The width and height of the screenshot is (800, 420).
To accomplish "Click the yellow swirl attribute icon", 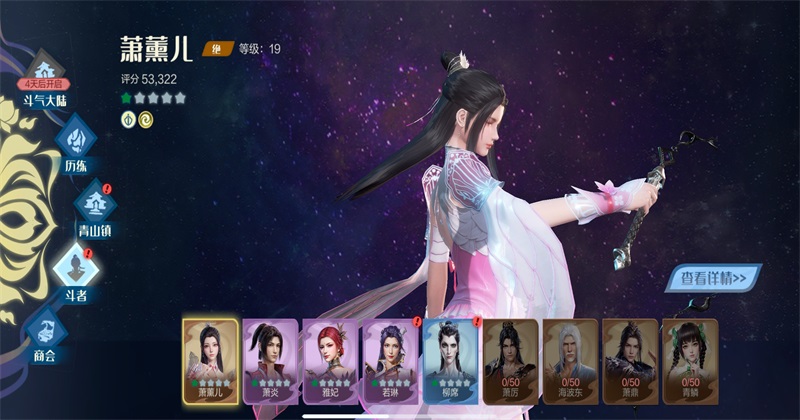I will click(x=146, y=119).
